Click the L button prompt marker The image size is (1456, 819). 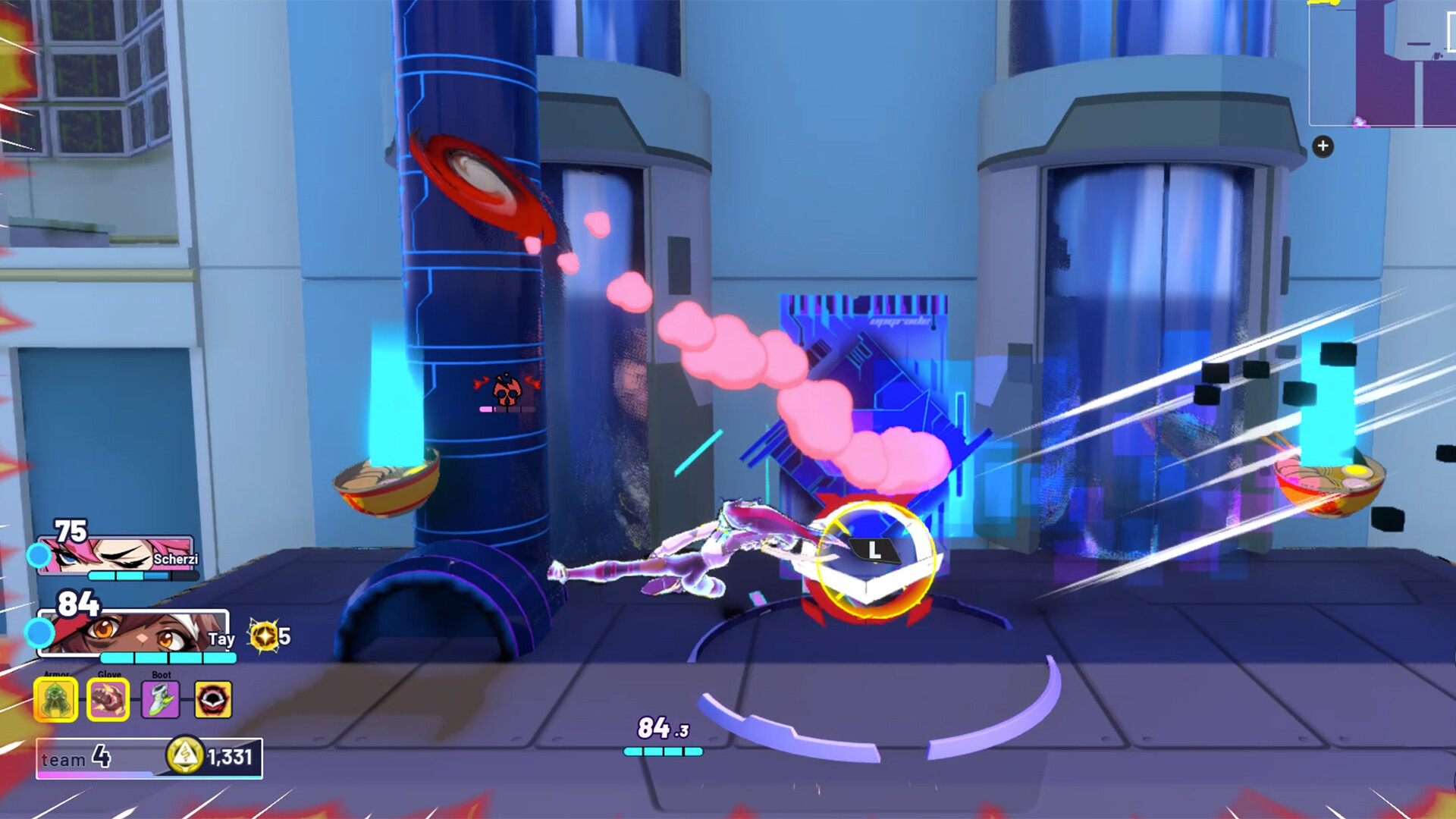pyautogui.click(x=873, y=551)
